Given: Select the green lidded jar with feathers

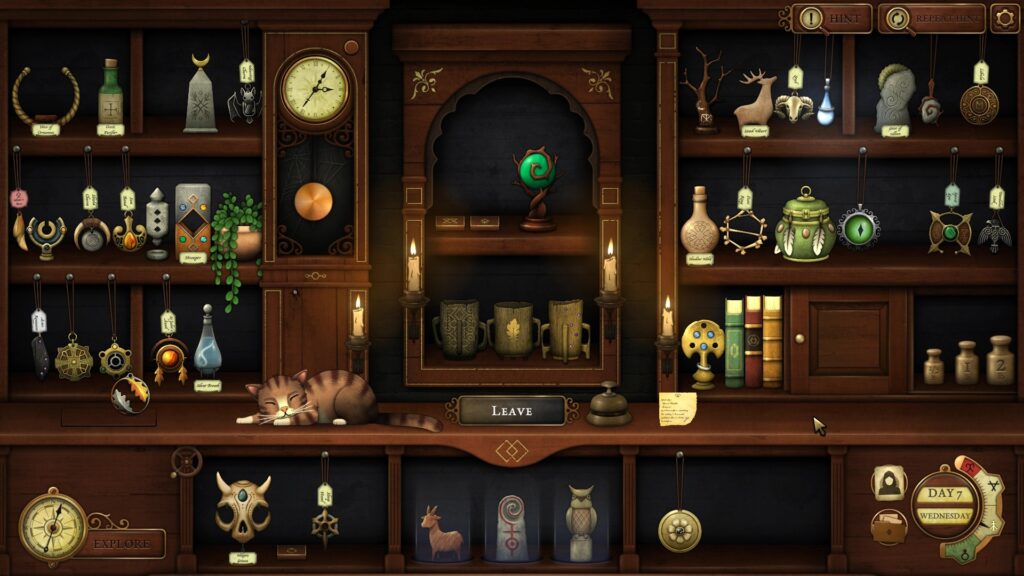Looking at the screenshot, I should pyautogui.click(x=805, y=225).
